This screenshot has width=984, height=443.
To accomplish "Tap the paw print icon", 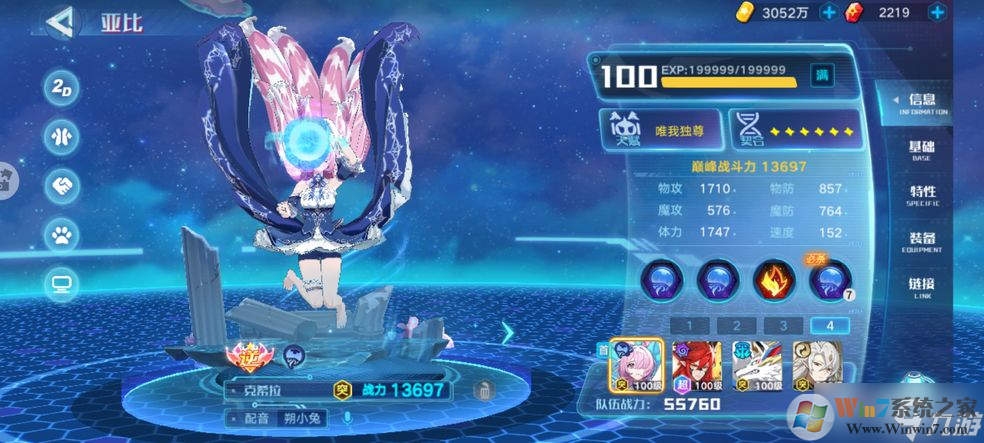I will pos(62,235).
